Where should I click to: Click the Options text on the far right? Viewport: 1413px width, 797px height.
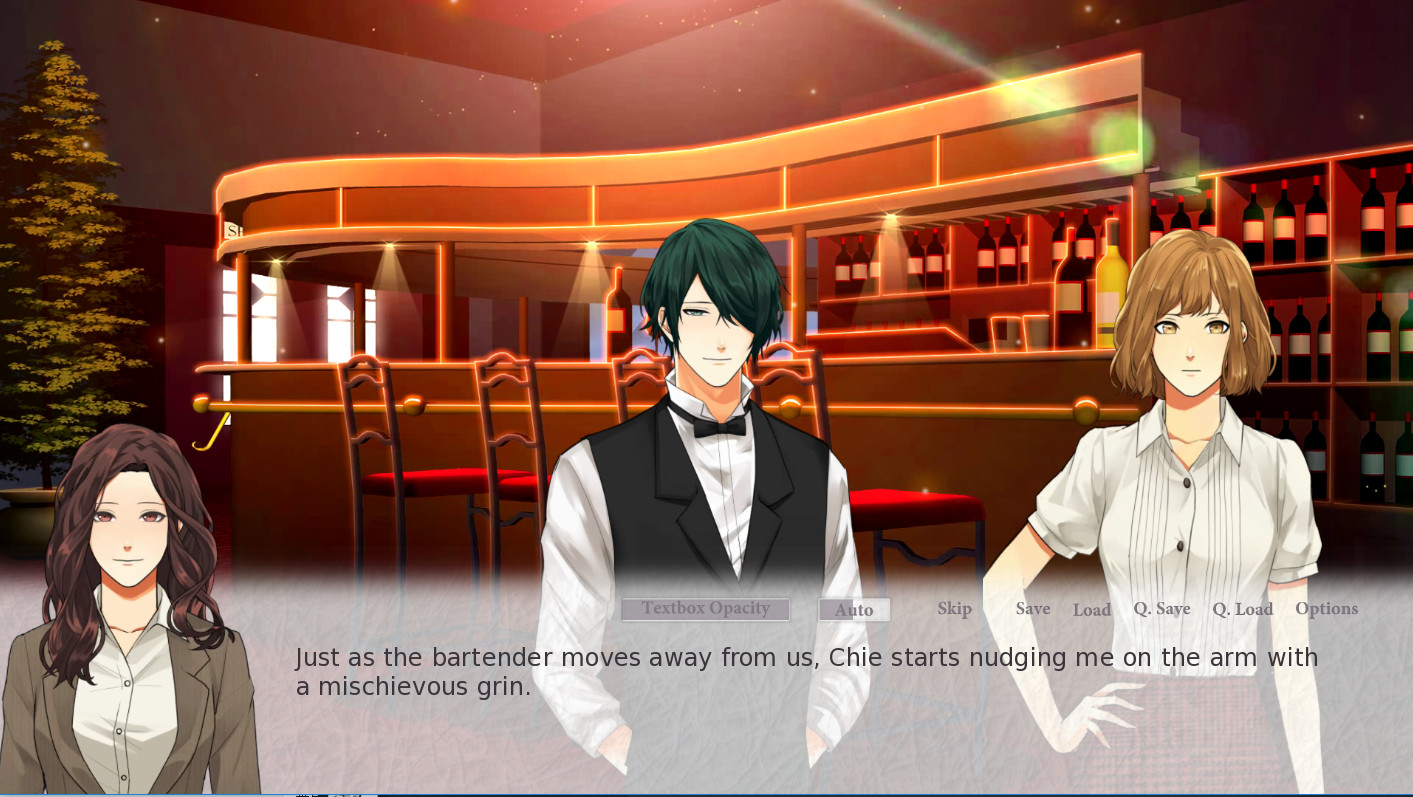[1326, 608]
